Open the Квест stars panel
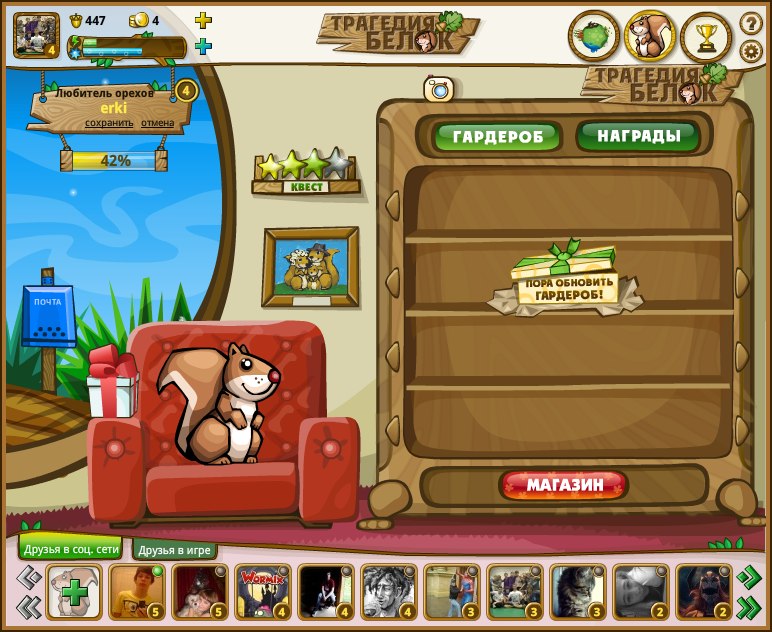 [x=305, y=172]
